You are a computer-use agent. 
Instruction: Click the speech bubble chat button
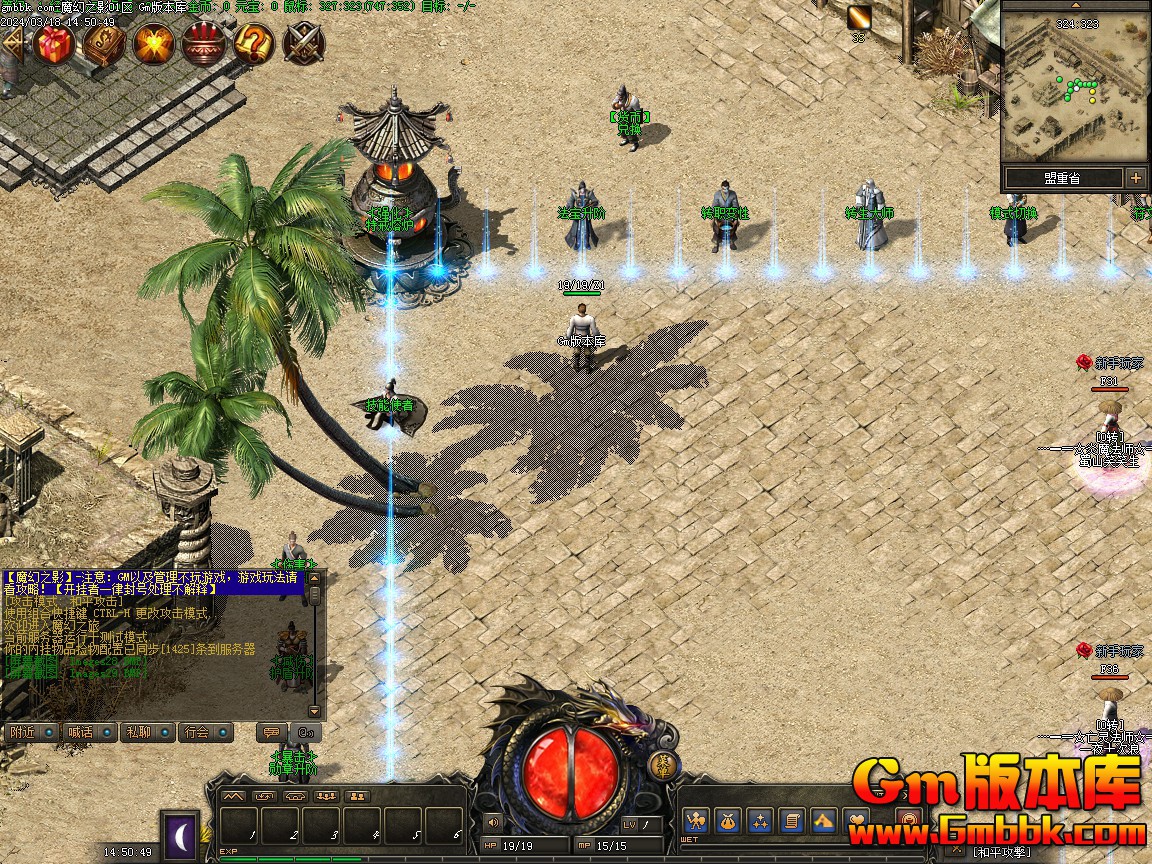270,732
